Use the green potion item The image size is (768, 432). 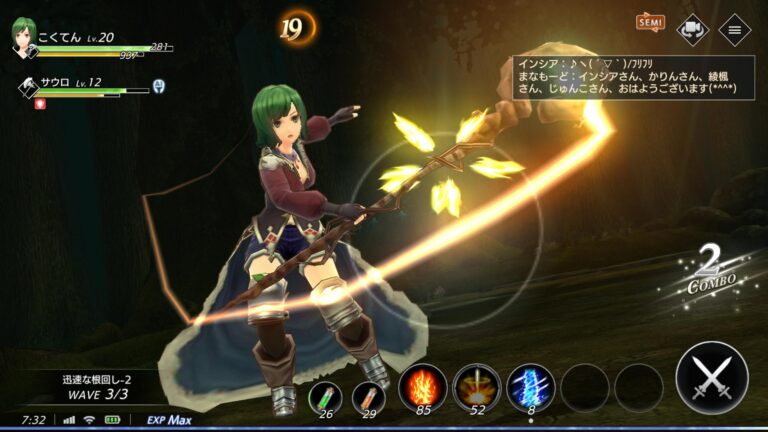(324, 396)
